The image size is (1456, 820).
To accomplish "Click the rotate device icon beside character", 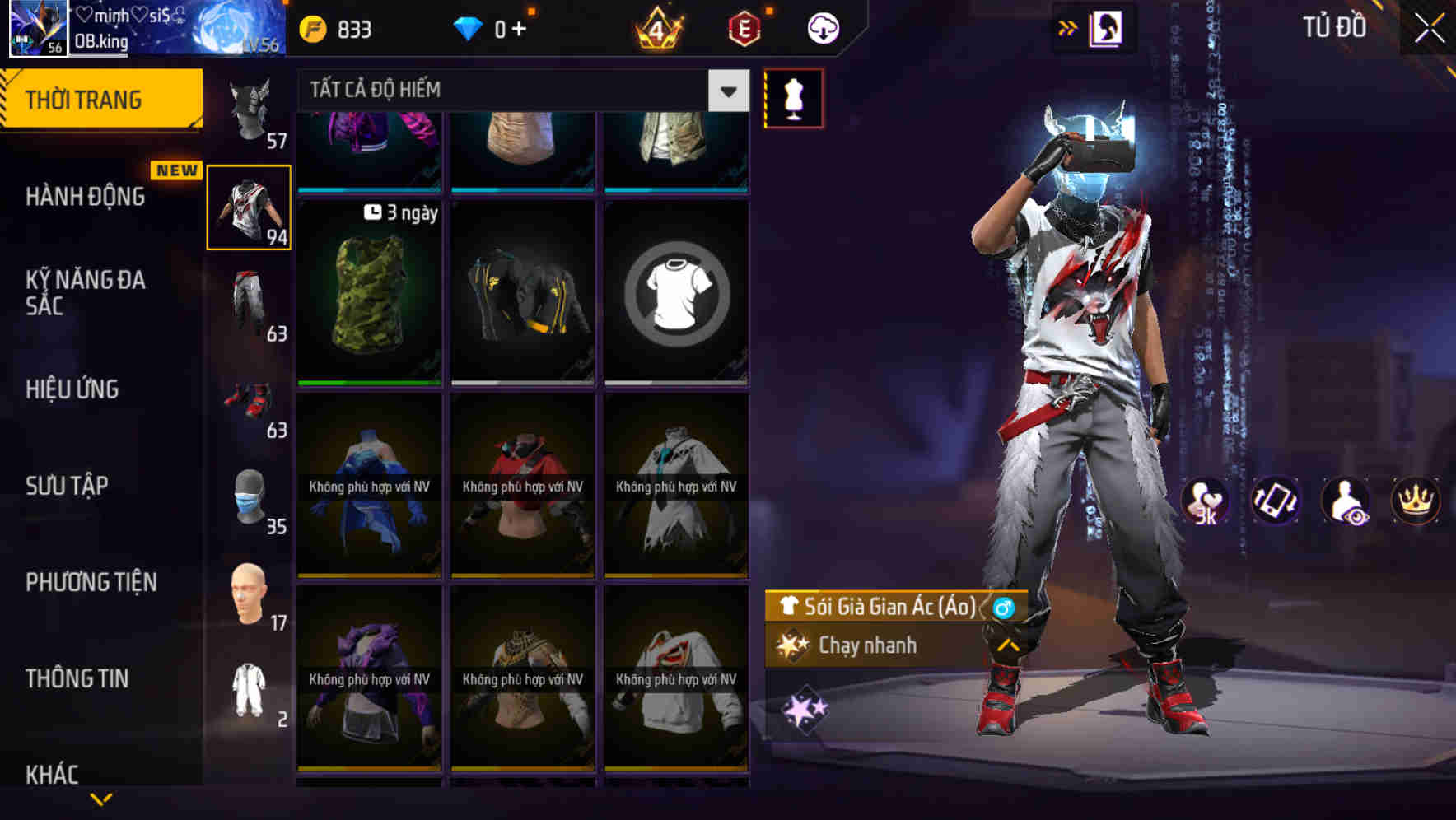I will pos(1273,501).
